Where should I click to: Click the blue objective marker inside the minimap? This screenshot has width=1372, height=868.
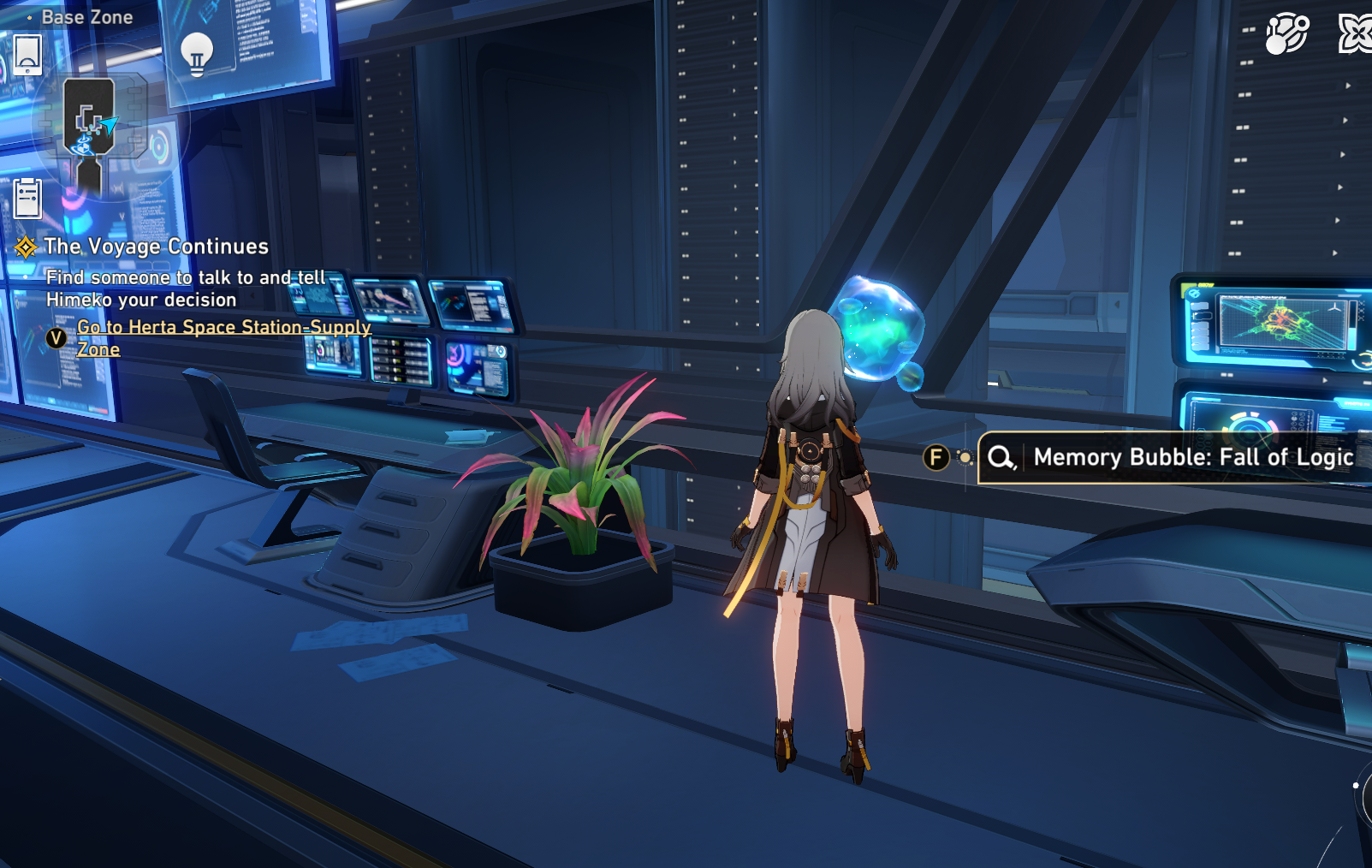coord(82,146)
